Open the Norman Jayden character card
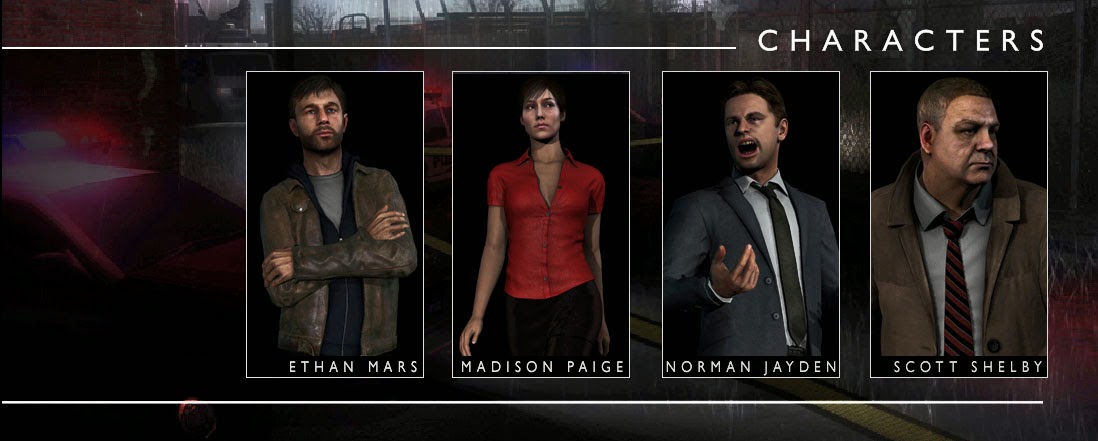The width and height of the screenshot is (1098, 441). [751, 225]
